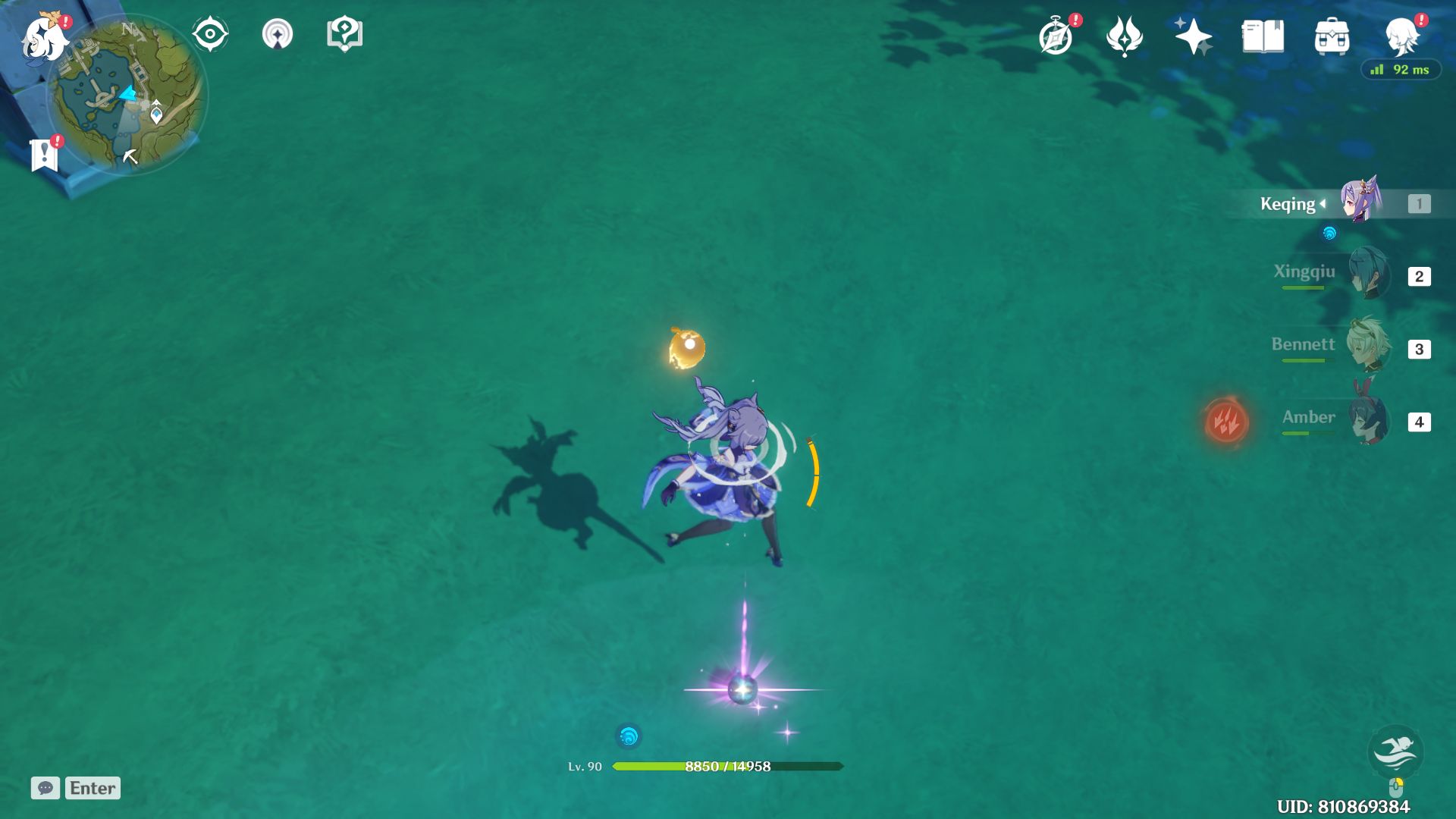Open the wish star icon
The height and width of the screenshot is (819, 1456).
tap(1193, 36)
